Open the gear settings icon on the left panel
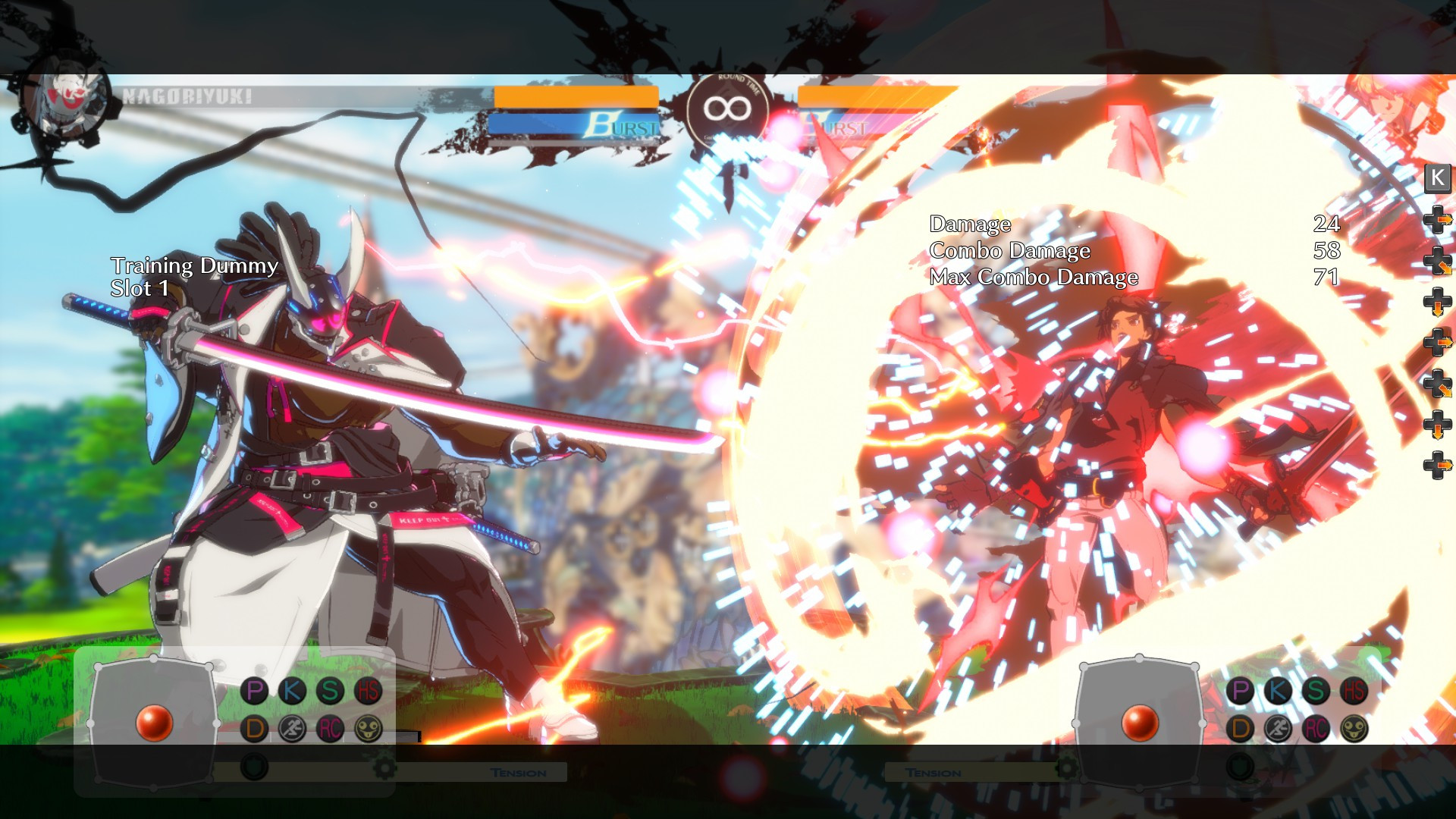The height and width of the screenshot is (819, 1456). (x=384, y=768)
